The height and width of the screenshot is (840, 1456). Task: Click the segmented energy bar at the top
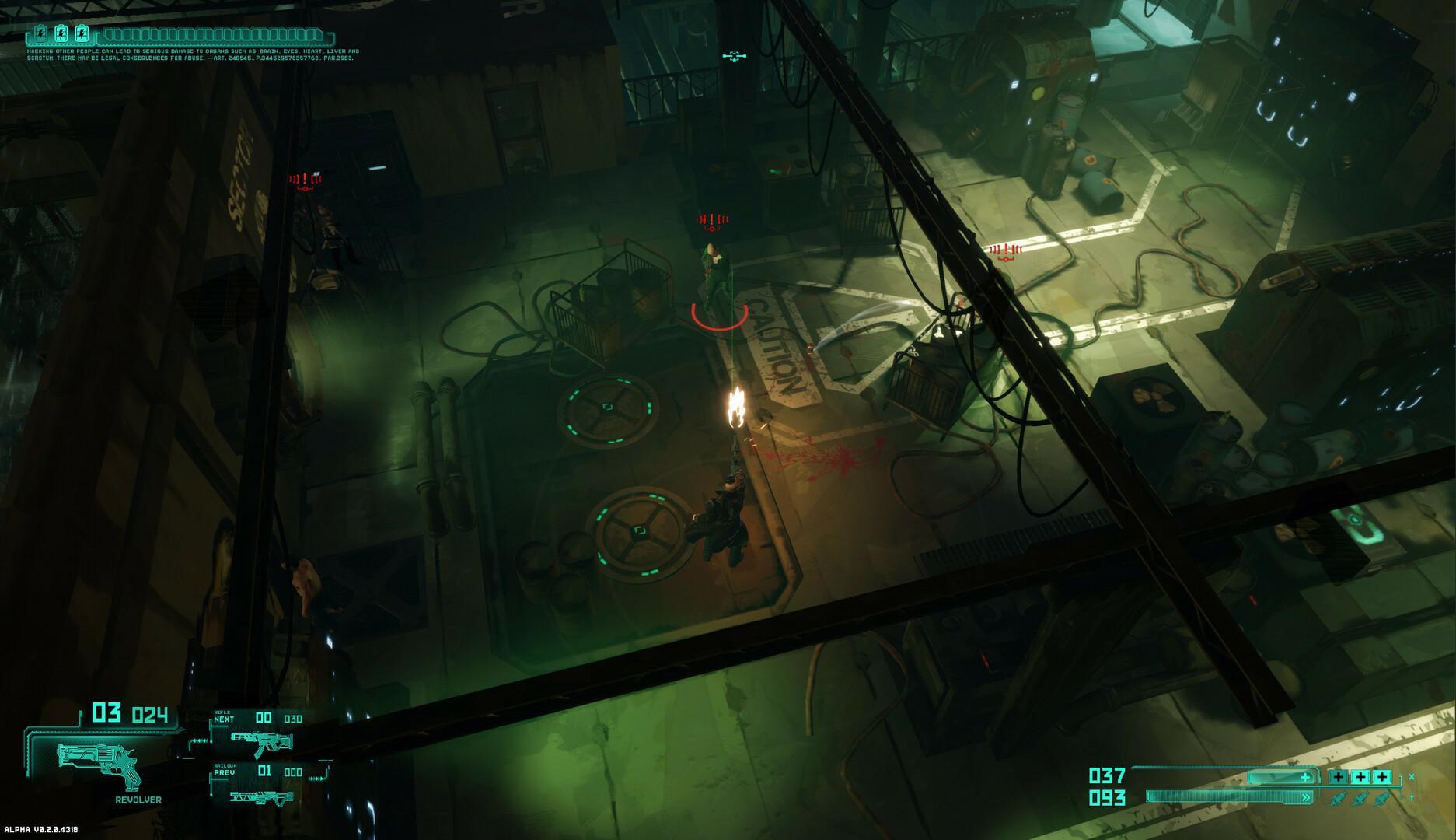click(x=212, y=35)
